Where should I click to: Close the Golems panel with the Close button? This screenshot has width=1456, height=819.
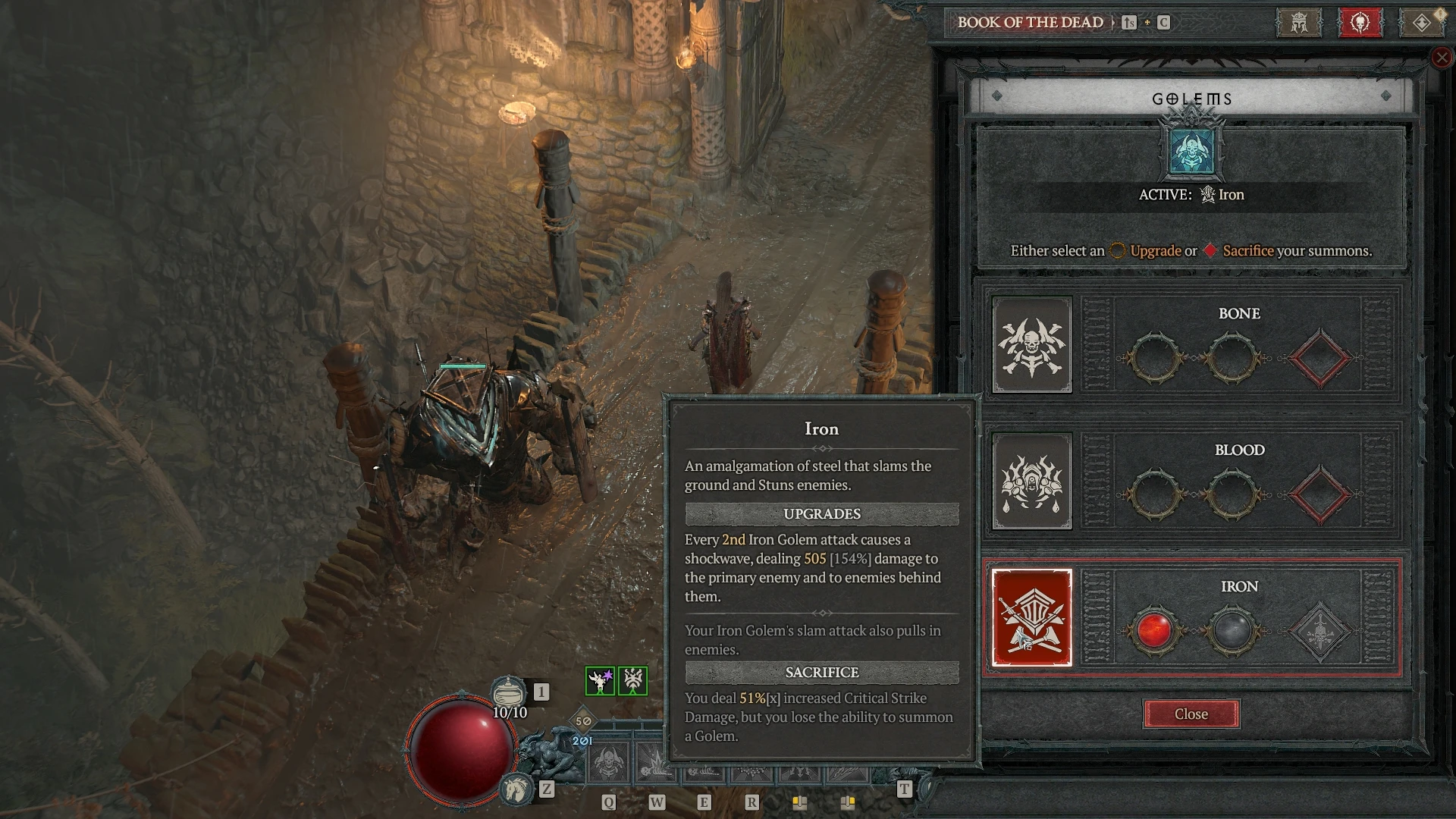tap(1191, 714)
